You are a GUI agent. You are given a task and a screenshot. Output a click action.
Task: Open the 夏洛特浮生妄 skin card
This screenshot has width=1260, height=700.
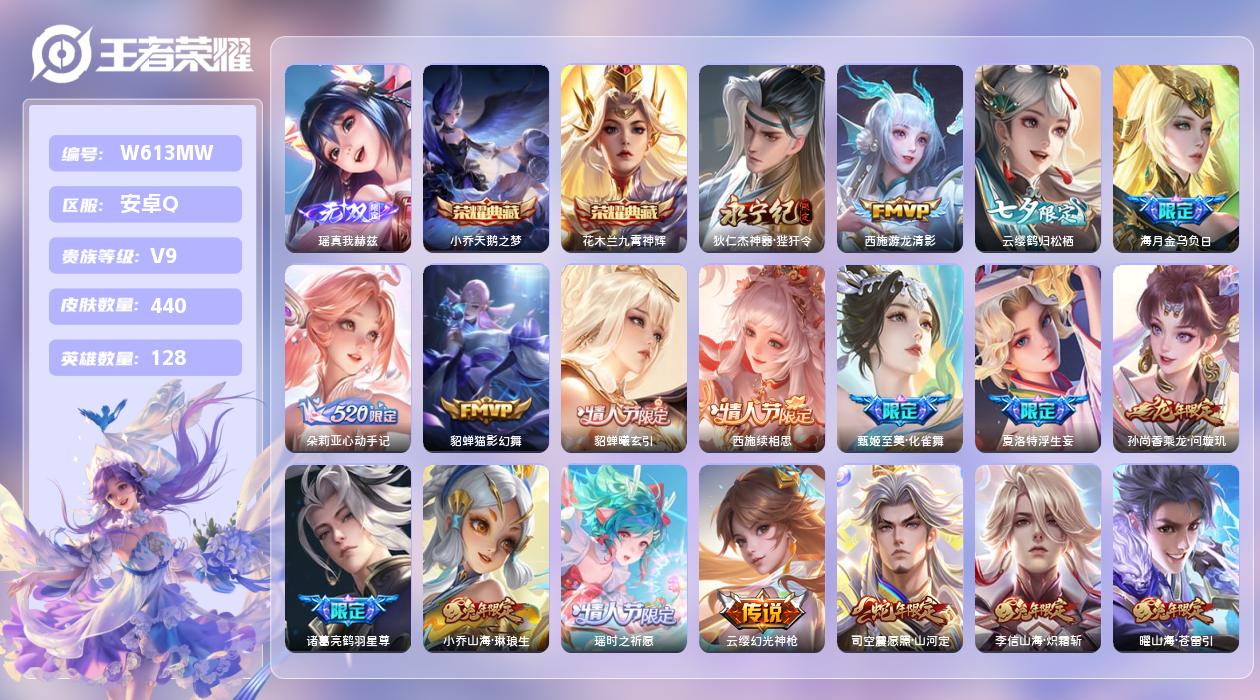(x=1038, y=358)
